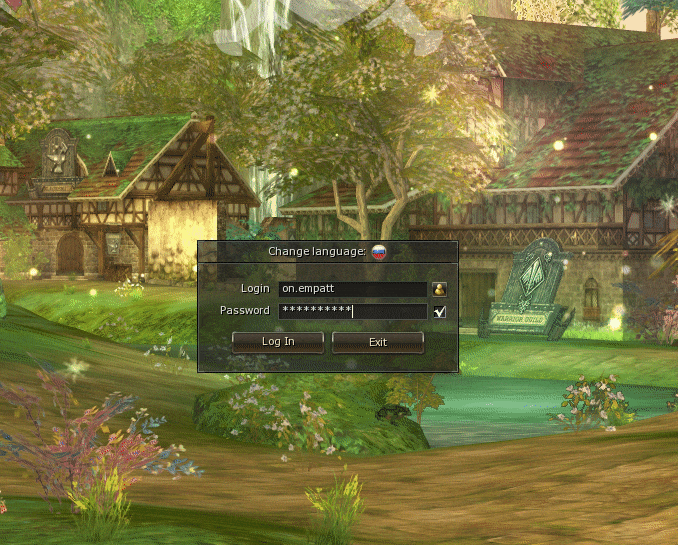The height and width of the screenshot is (545, 678).
Task: Open the account icon beside the Login field
Action: (439, 289)
